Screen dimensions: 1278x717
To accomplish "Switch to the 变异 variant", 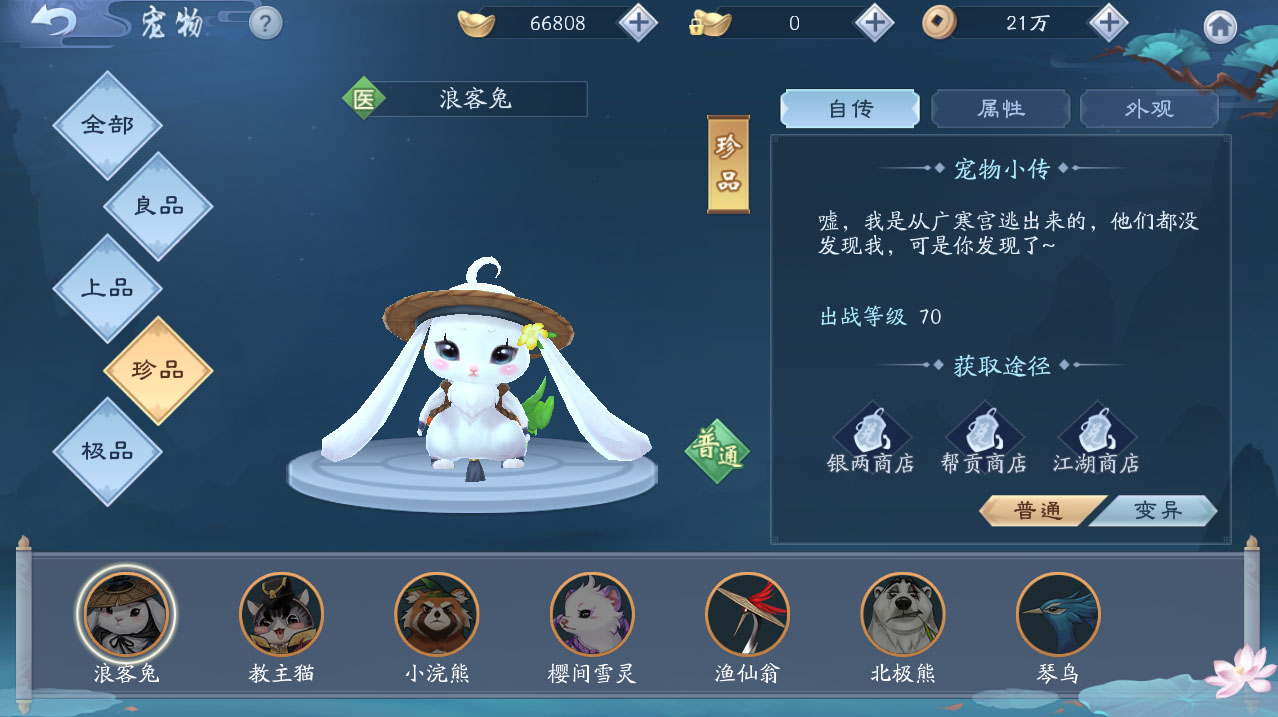I will pos(1157,511).
